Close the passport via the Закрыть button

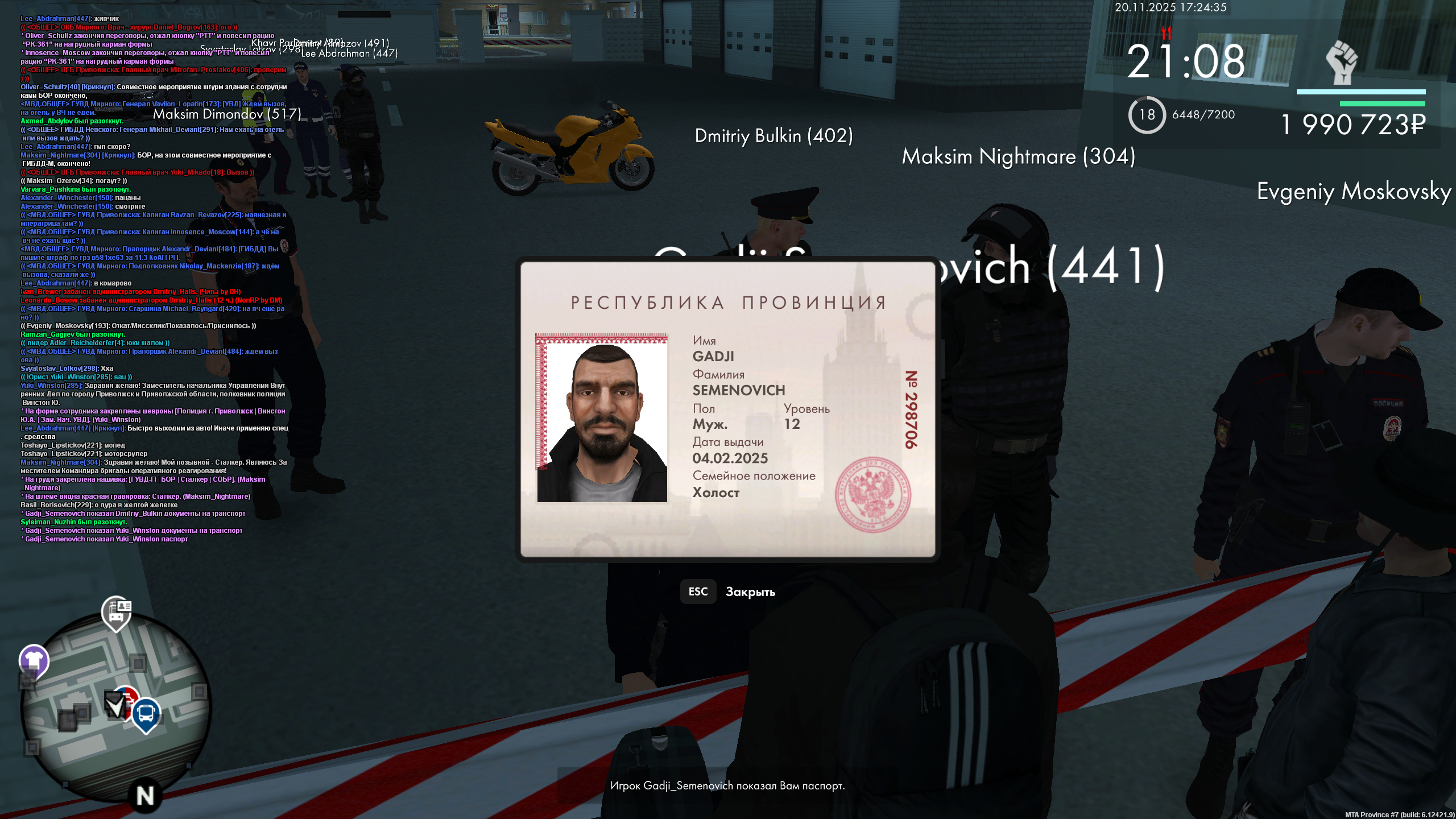(x=750, y=591)
